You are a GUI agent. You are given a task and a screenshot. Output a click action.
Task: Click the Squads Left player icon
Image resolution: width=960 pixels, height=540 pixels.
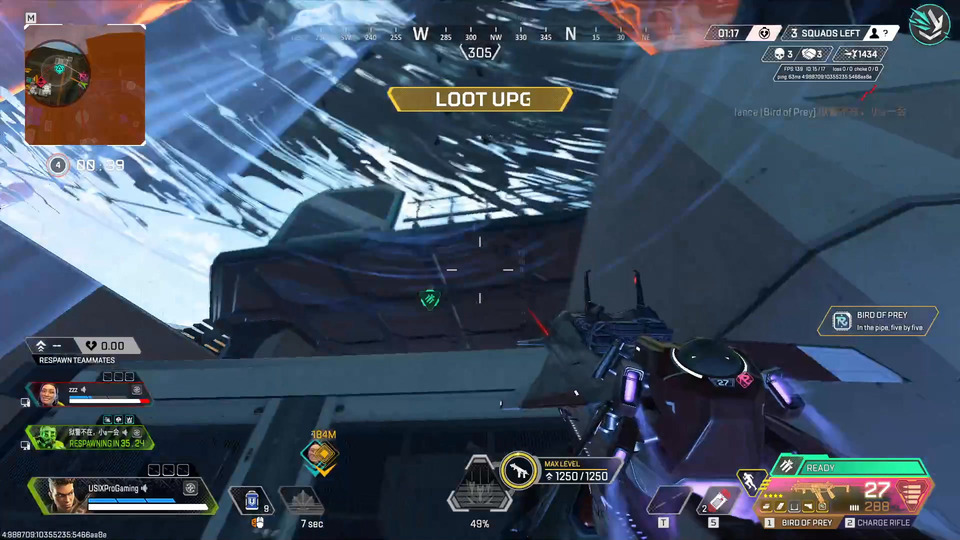click(873, 33)
